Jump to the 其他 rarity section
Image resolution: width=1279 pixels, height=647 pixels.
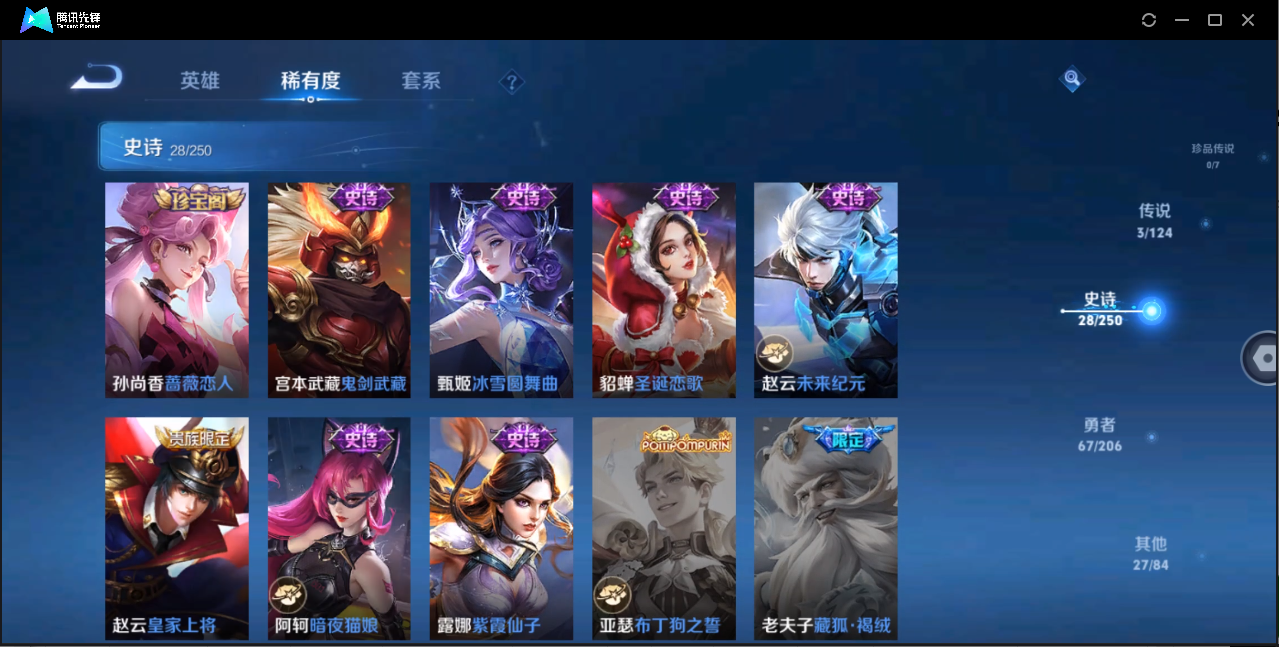1150,553
